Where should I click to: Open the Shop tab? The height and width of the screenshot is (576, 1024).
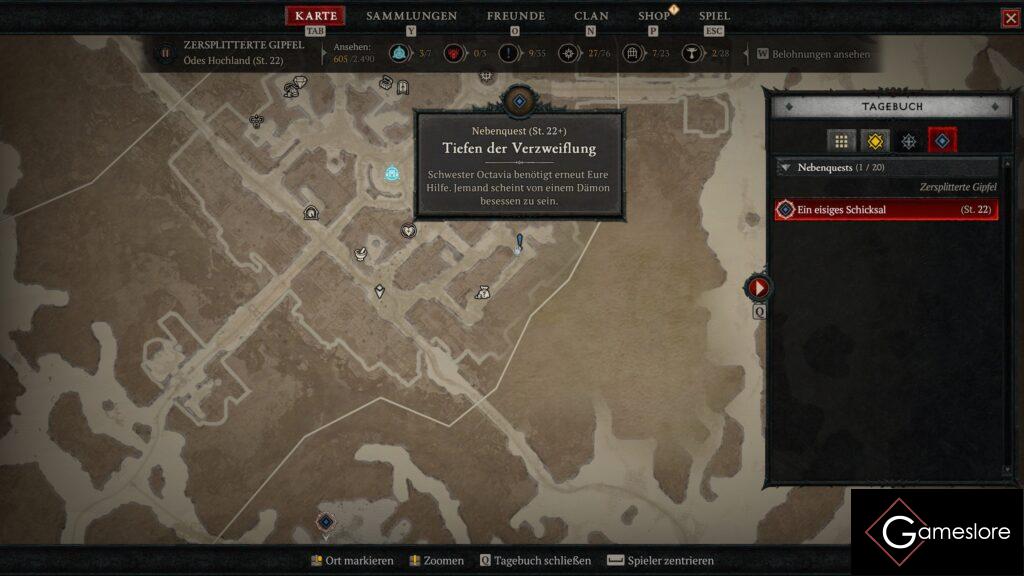[x=654, y=16]
